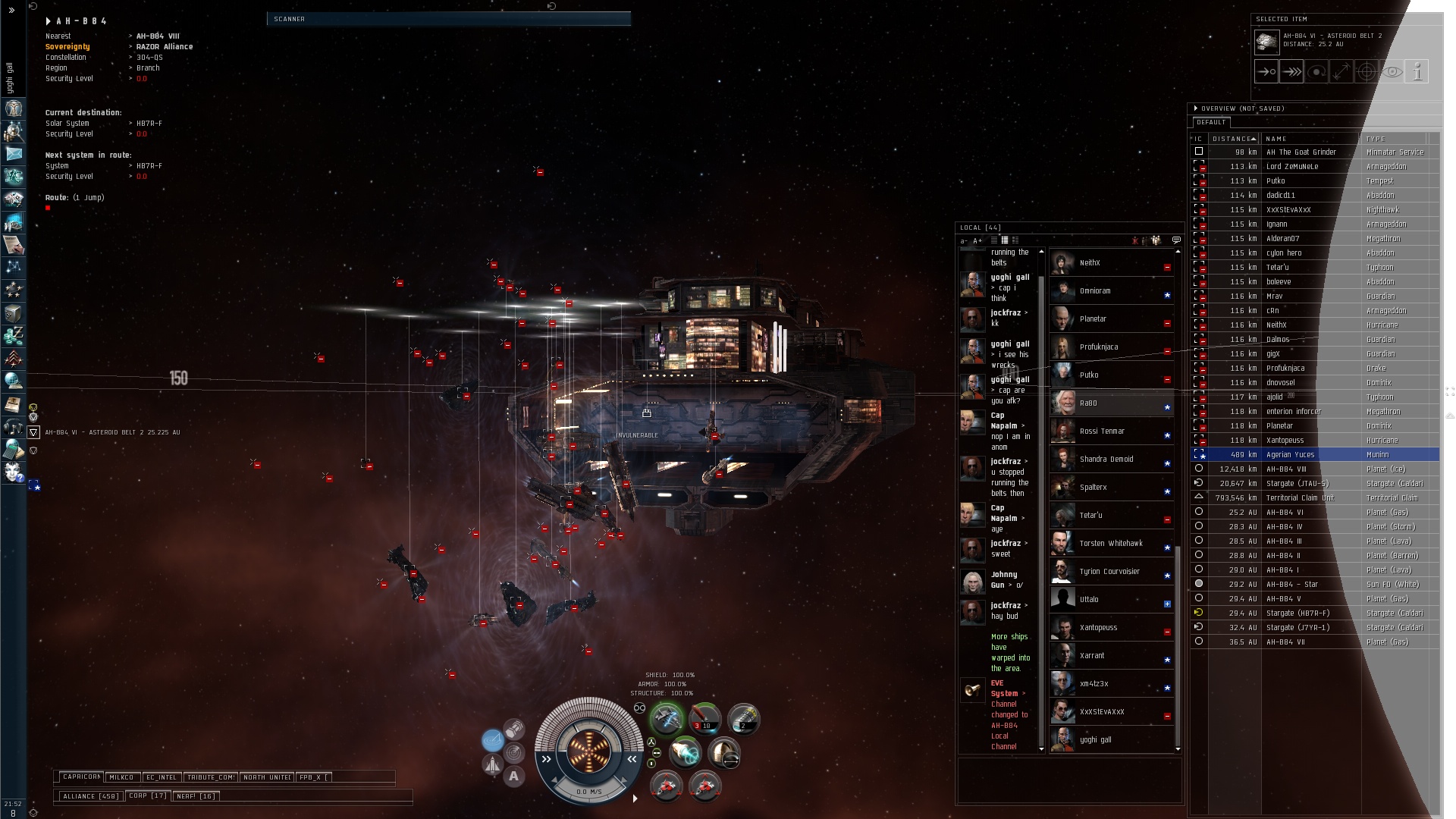Screen dimensions: 1456x819
Task: Open the Alliance chat tab
Action: click(90, 796)
